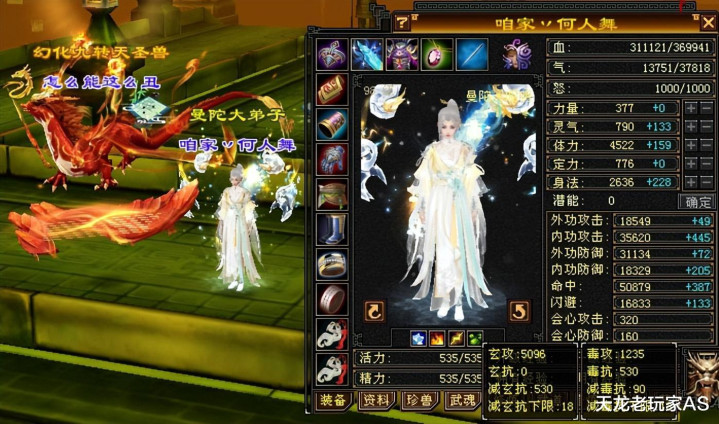Rotate character model with the left arrow
Image resolution: width=719 pixels, height=424 pixels.
374,311
